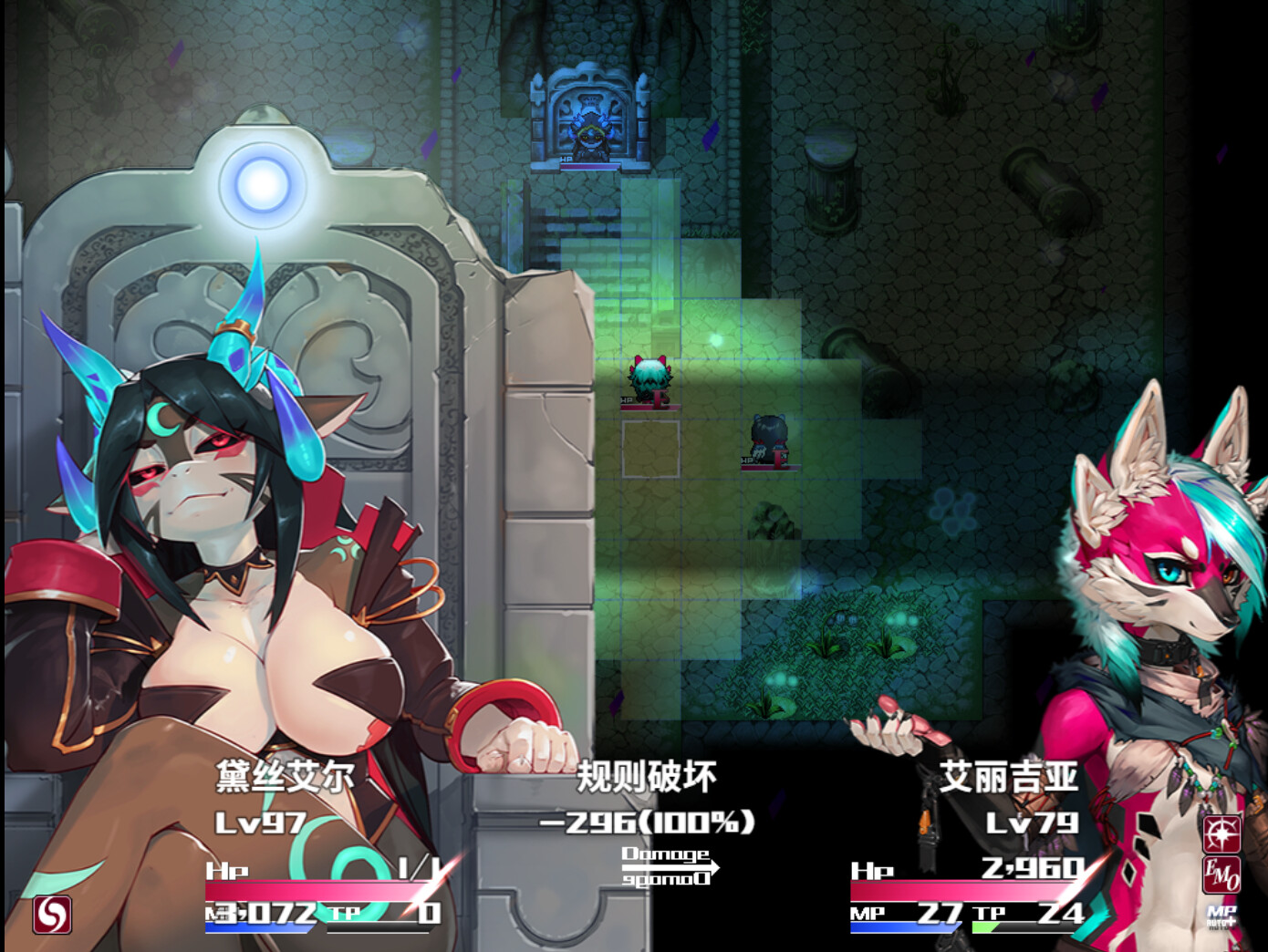Click the red swirl status icon near 黛丝艾尔
1268x952 pixels.
pos(53,915)
